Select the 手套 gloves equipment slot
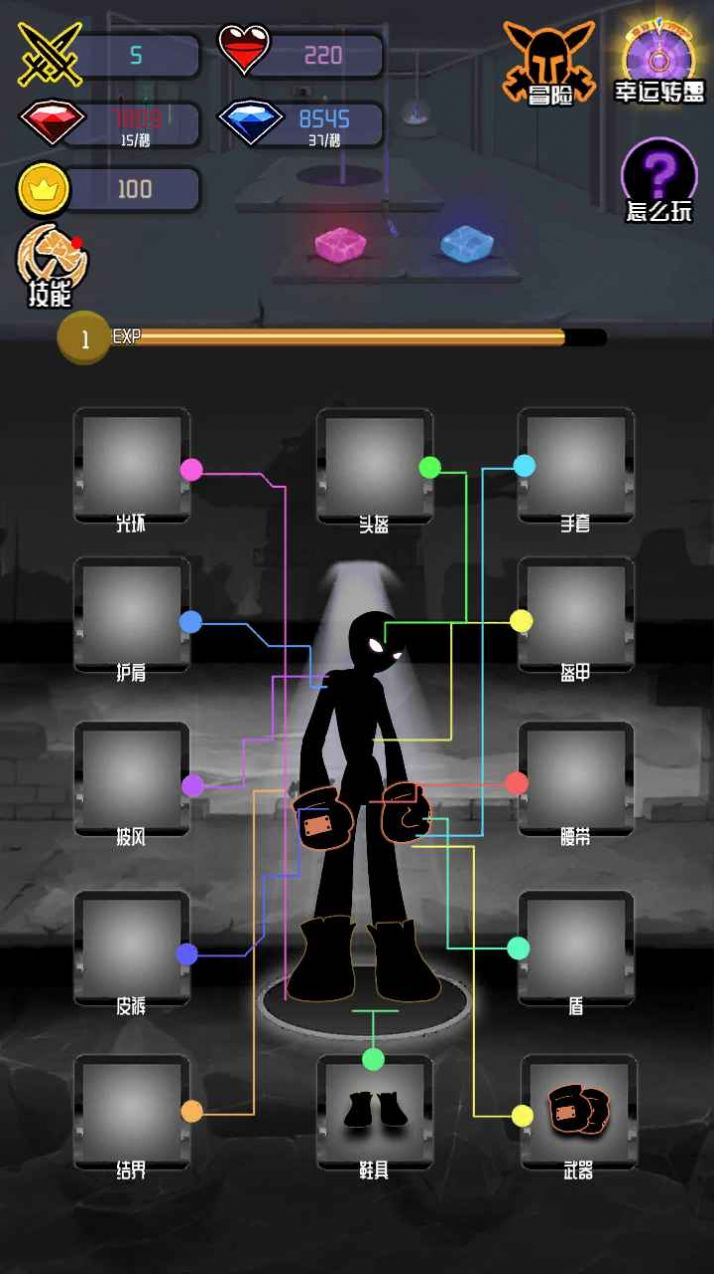This screenshot has width=714, height=1274. (576, 463)
